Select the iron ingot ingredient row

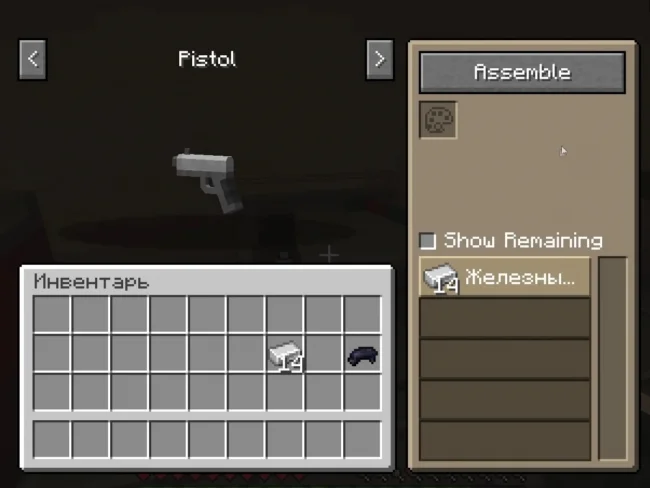[x=505, y=278]
